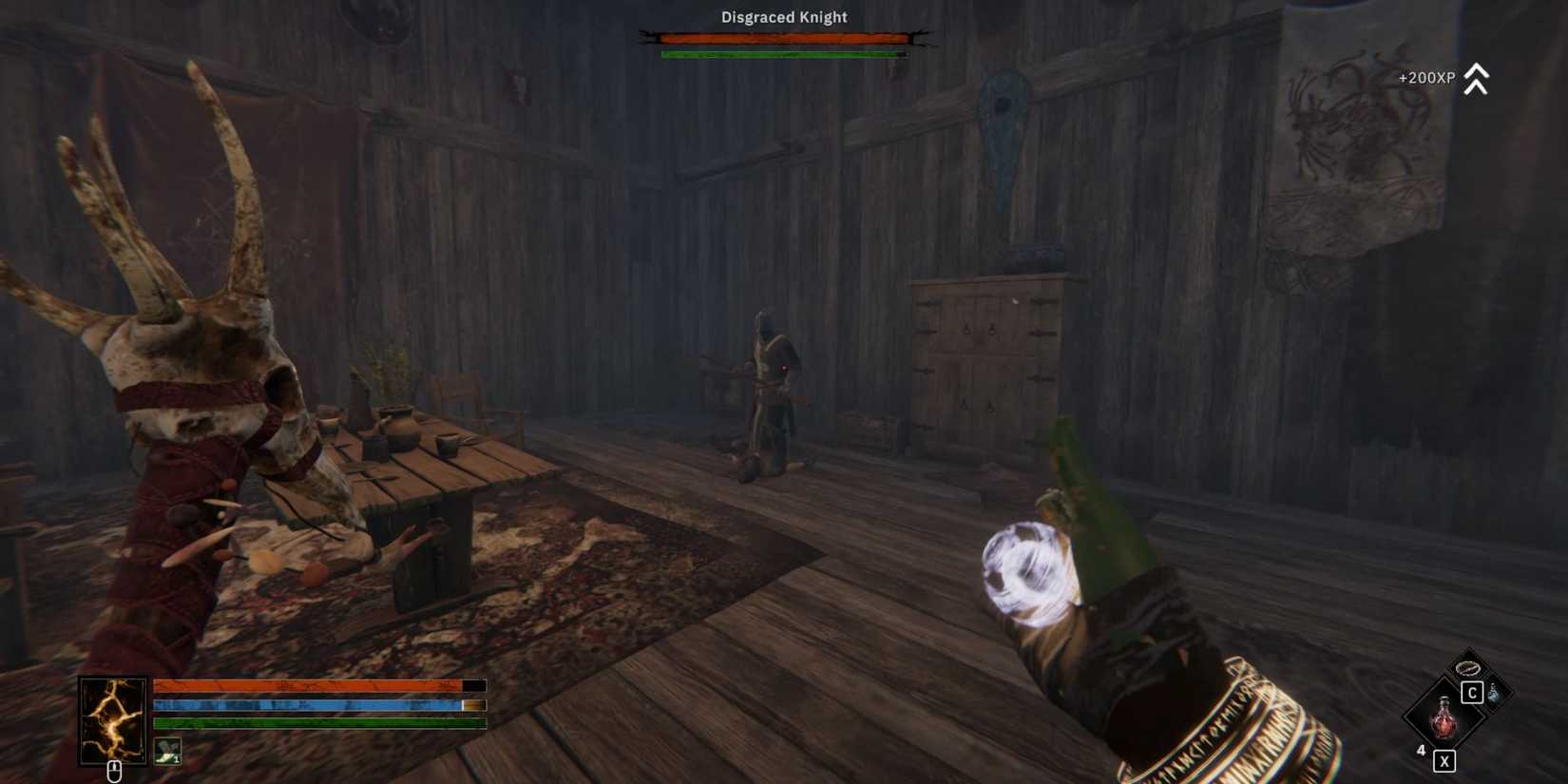The width and height of the screenshot is (1568, 784).
Task: Click the boots active-effect icon near the stamina bar
Action: click(167, 751)
